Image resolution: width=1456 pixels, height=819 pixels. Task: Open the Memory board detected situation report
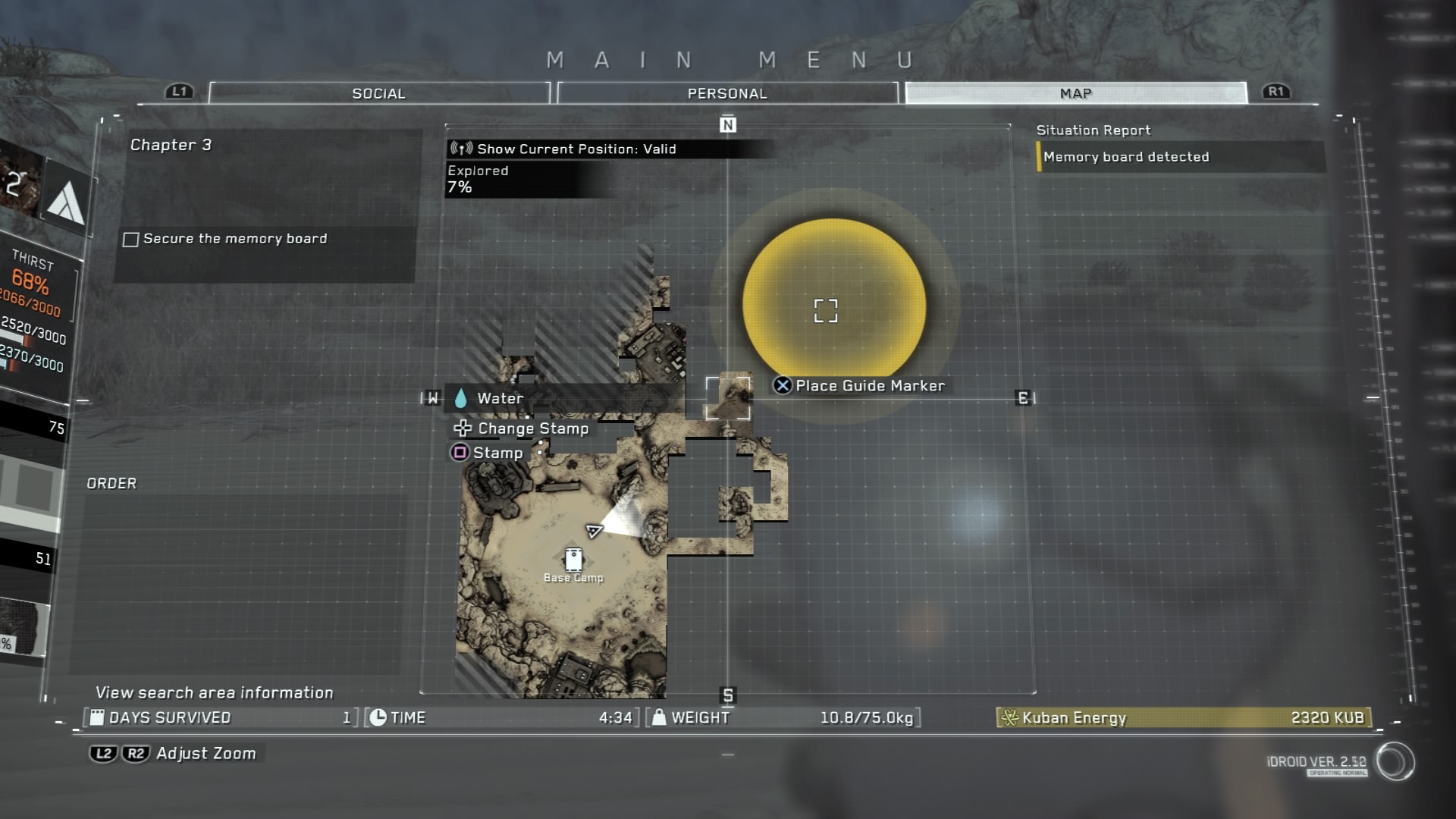pos(1126,157)
